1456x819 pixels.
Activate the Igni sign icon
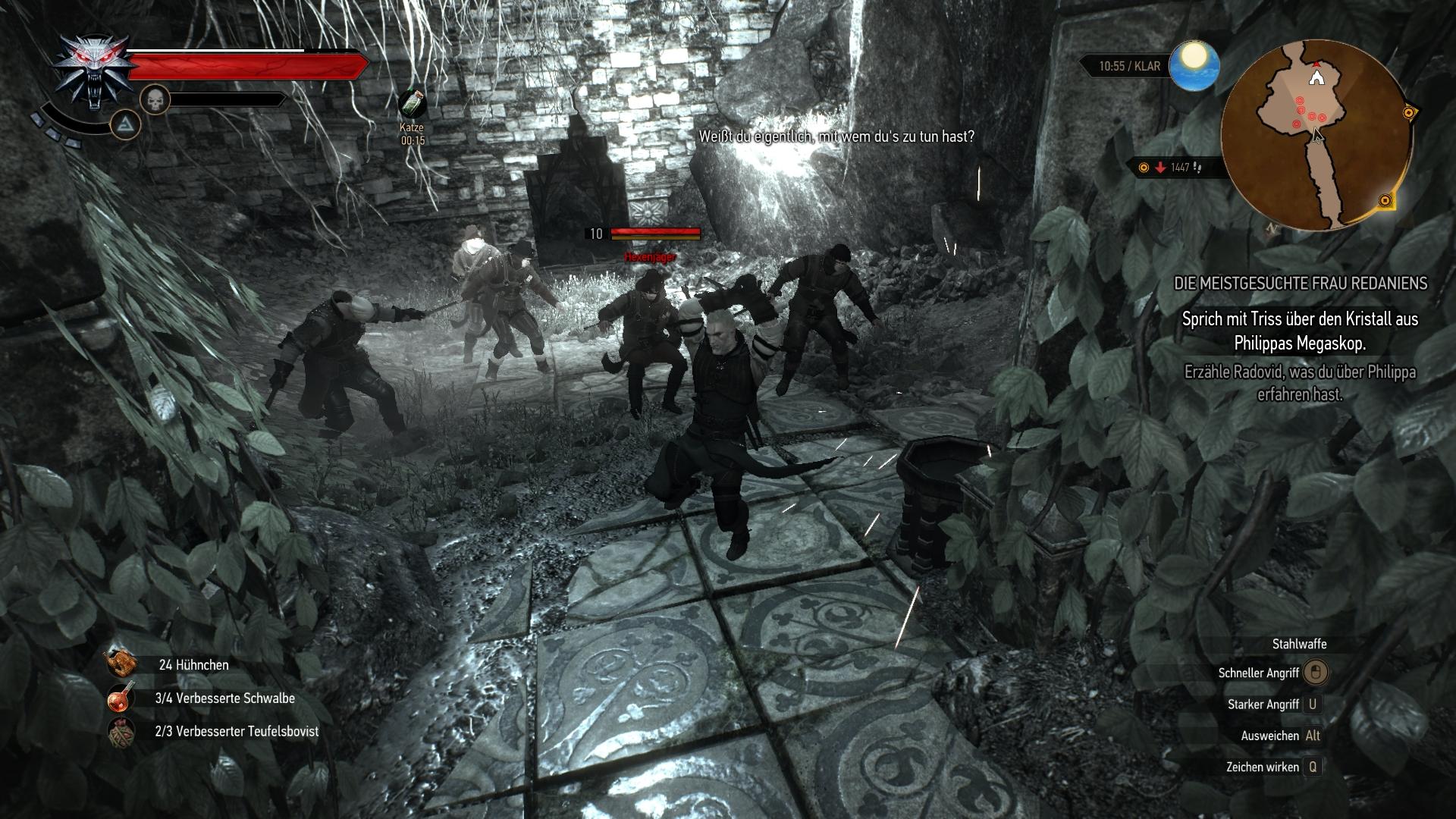point(126,124)
